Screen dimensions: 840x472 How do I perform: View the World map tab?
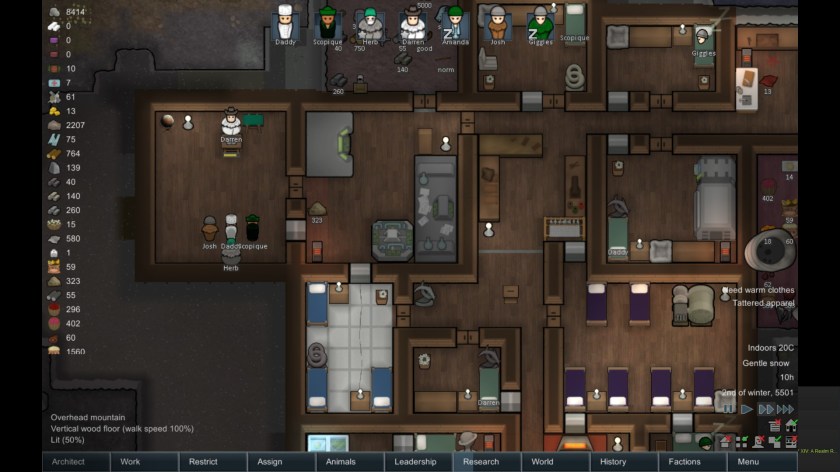[542, 462]
